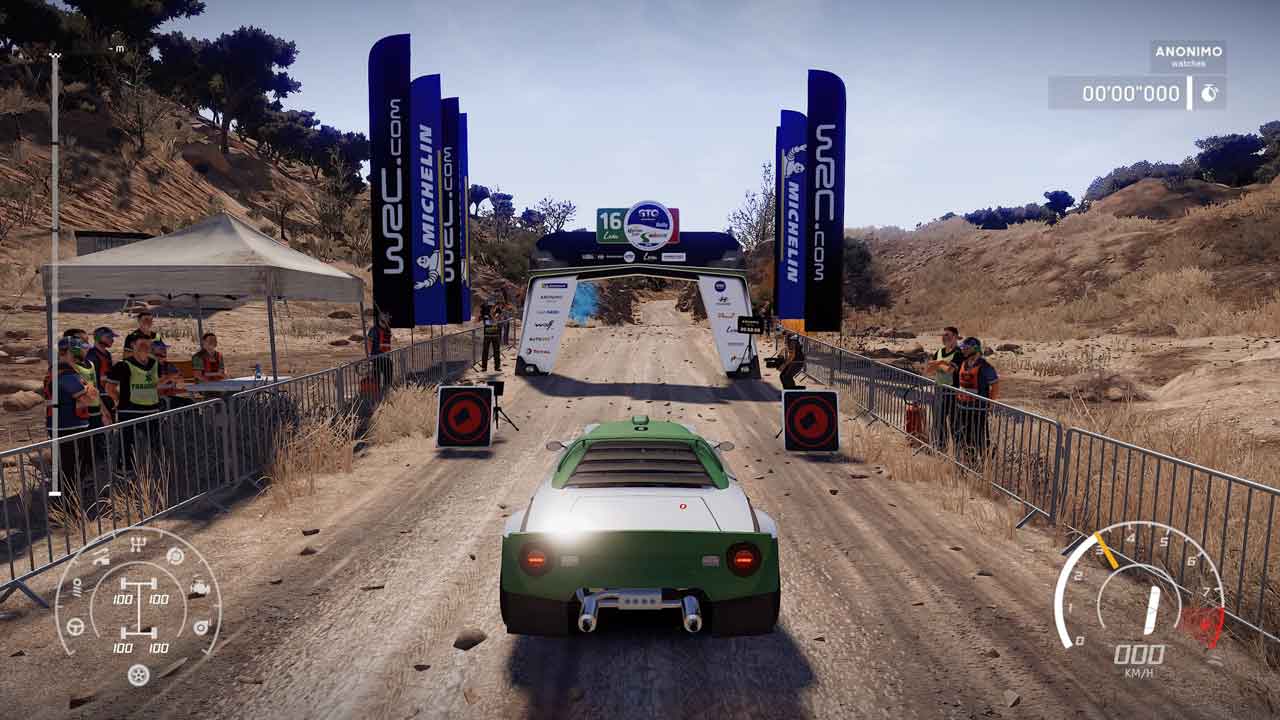Click the turbo status icon
The width and height of the screenshot is (1280, 720).
[x=201, y=627]
